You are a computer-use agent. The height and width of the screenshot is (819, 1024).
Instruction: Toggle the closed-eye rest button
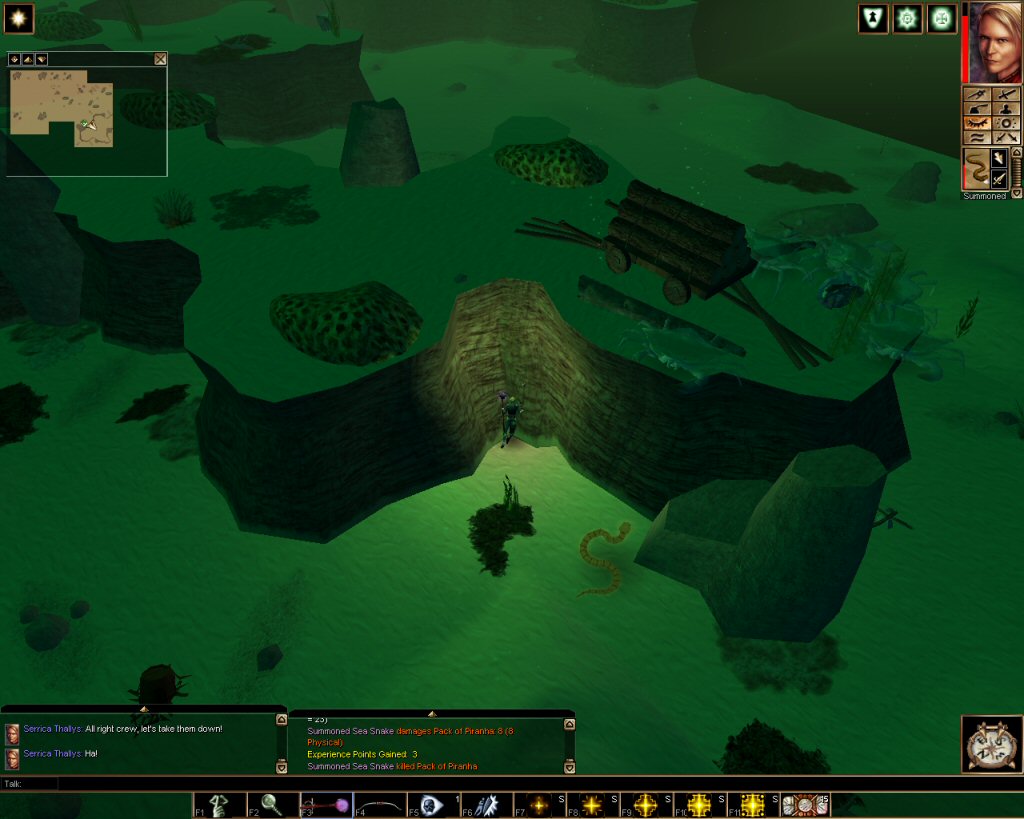pyautogui.click(x=976, y=122)
